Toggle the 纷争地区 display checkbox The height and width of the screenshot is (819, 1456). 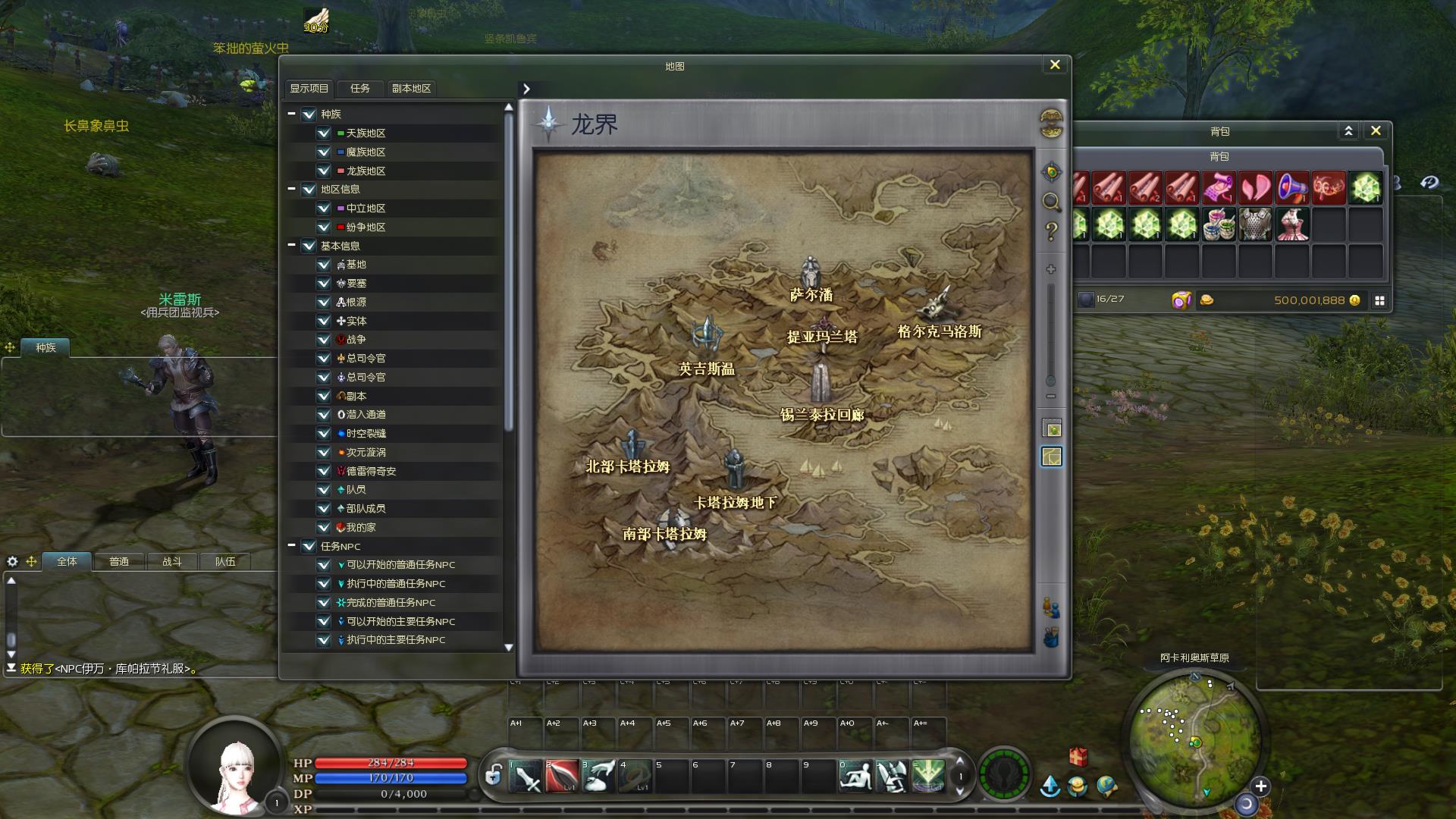click(324, 227)
